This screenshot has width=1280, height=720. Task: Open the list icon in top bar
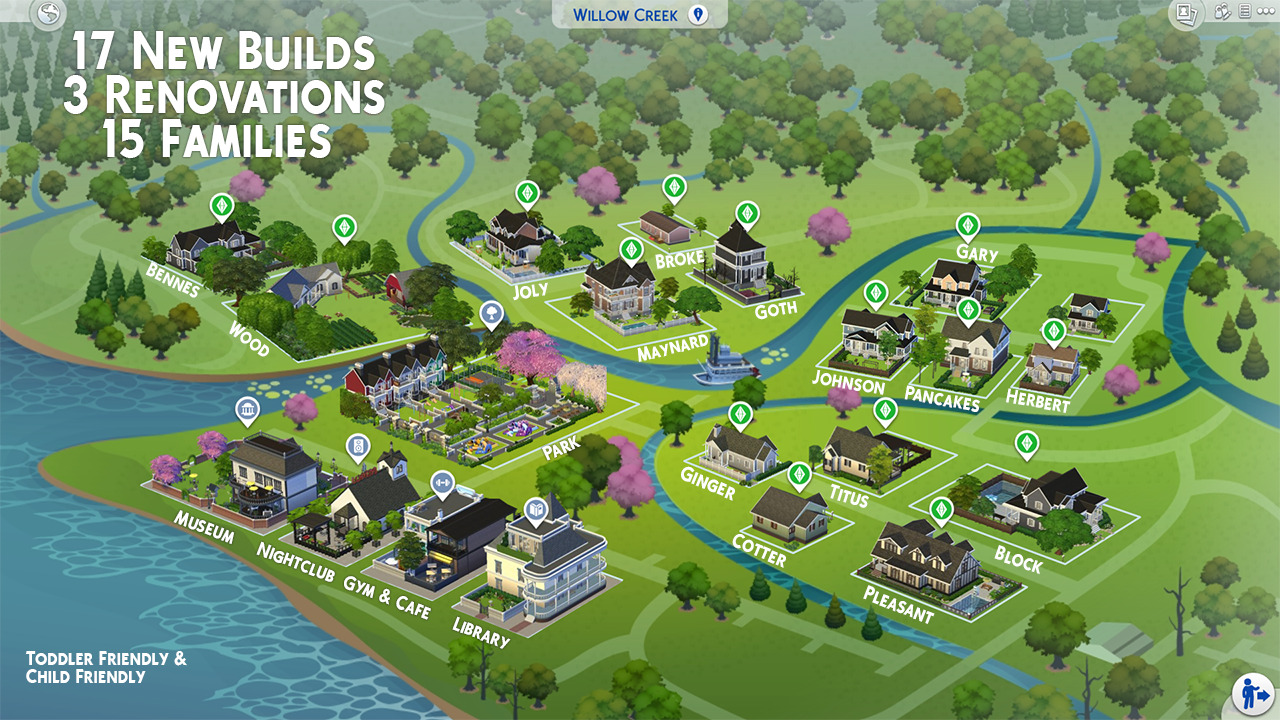[x=1244, y=12]
